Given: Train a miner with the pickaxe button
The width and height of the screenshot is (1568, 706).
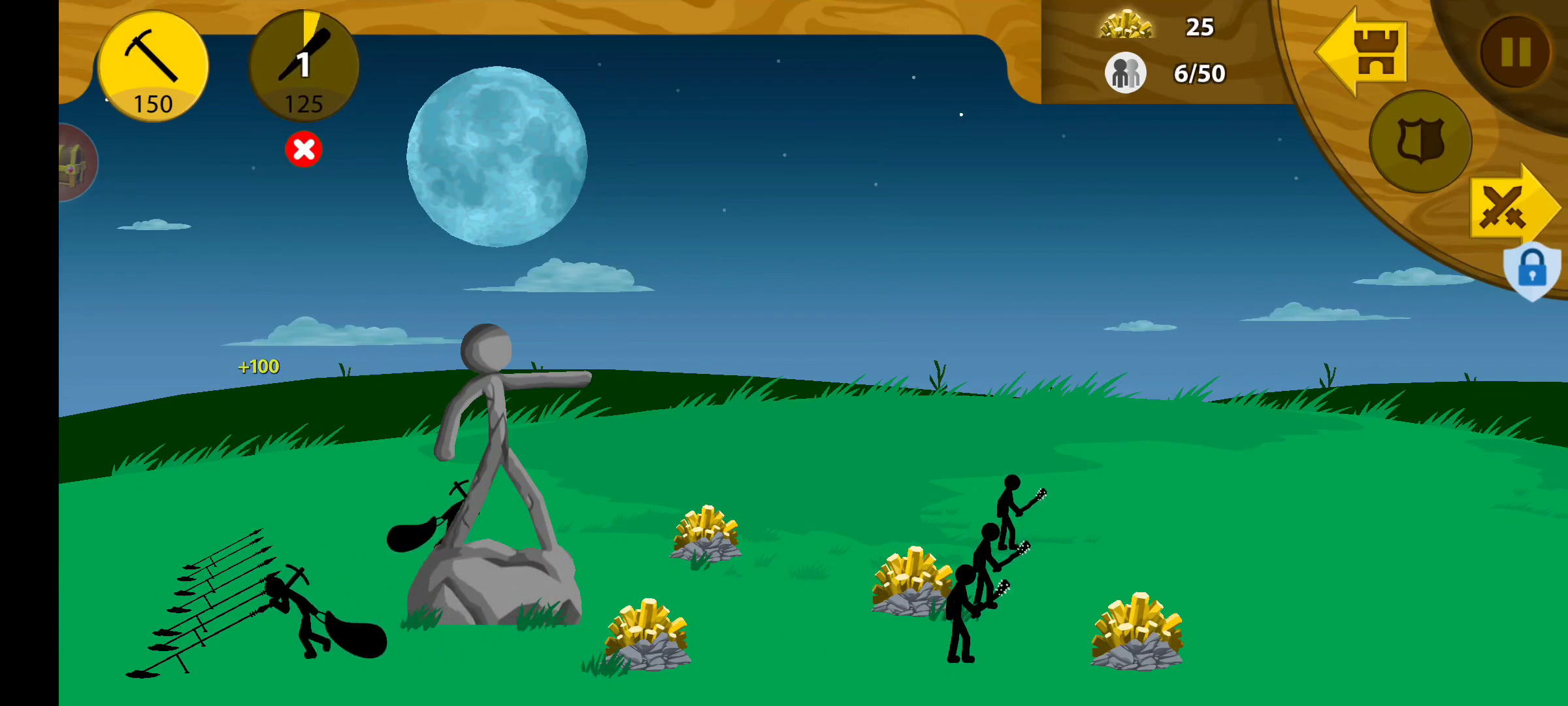Looking at the screenshot, I should click(153, 67).
